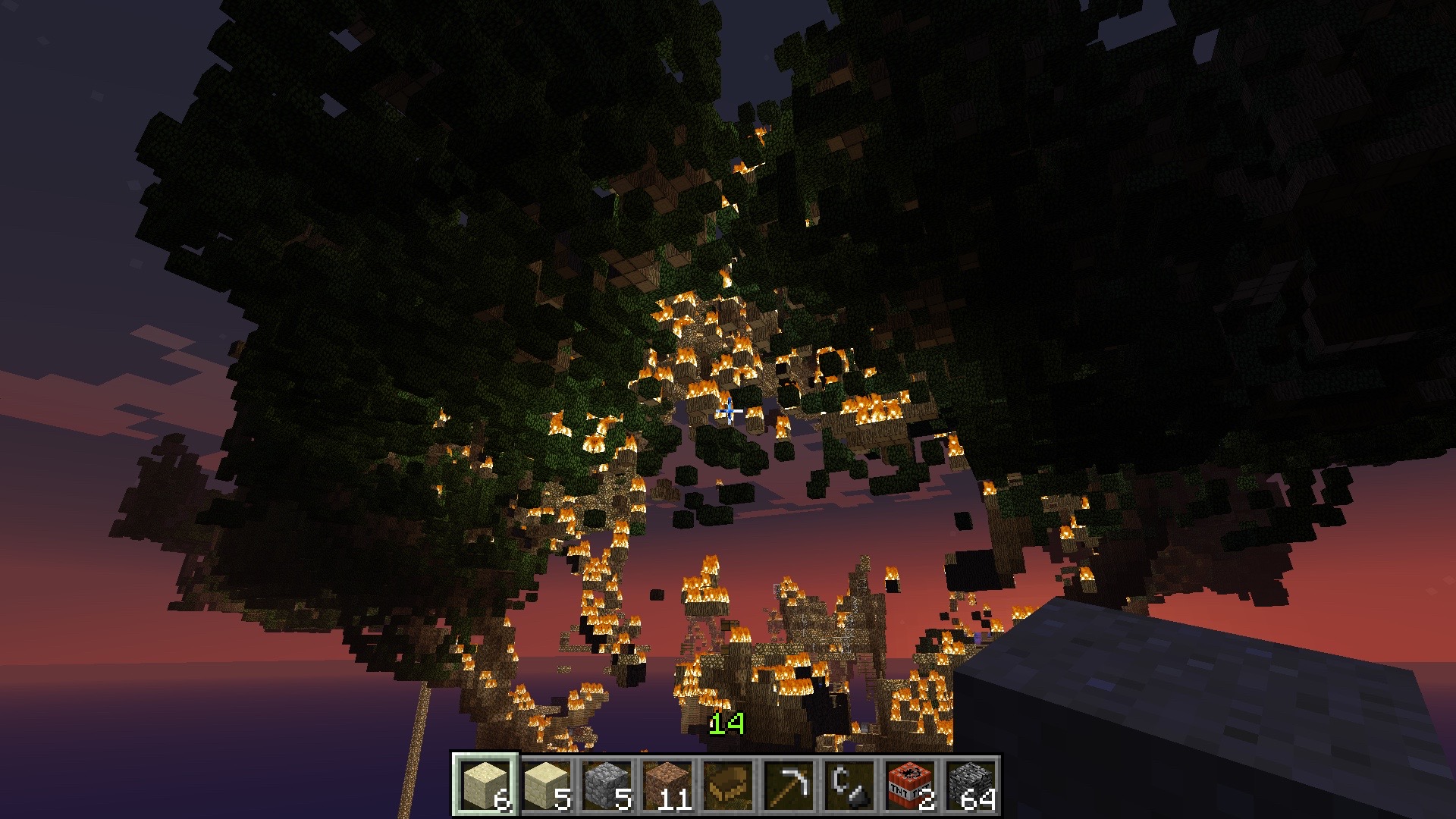The image size is (1456, 819).
Task: Pick the flint and steel slot
Action: click(x=849, y=785)
